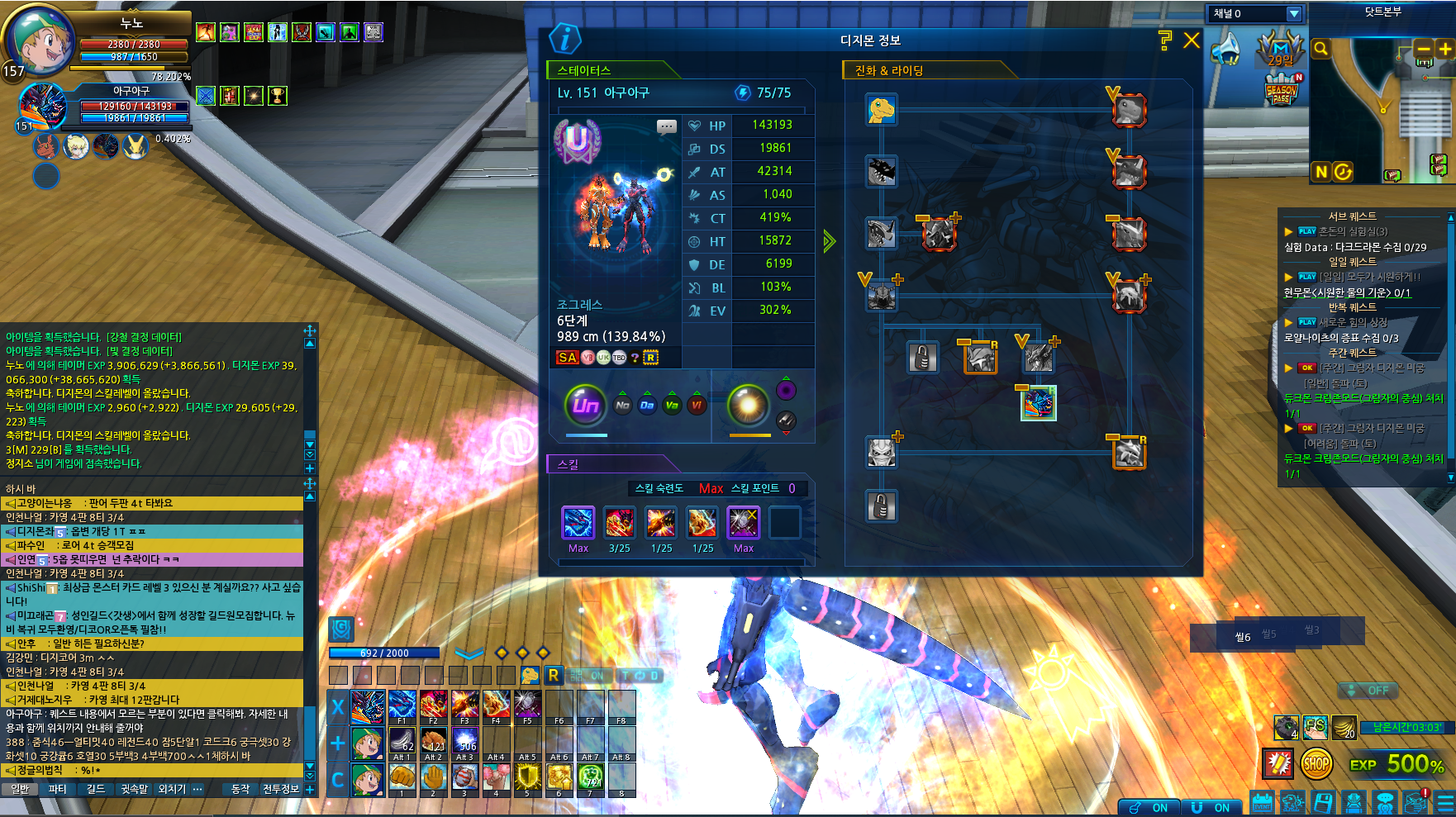Open the channel dropdown
Image resolution: width=1456 pixels, height=817 pixels.
1294,14
